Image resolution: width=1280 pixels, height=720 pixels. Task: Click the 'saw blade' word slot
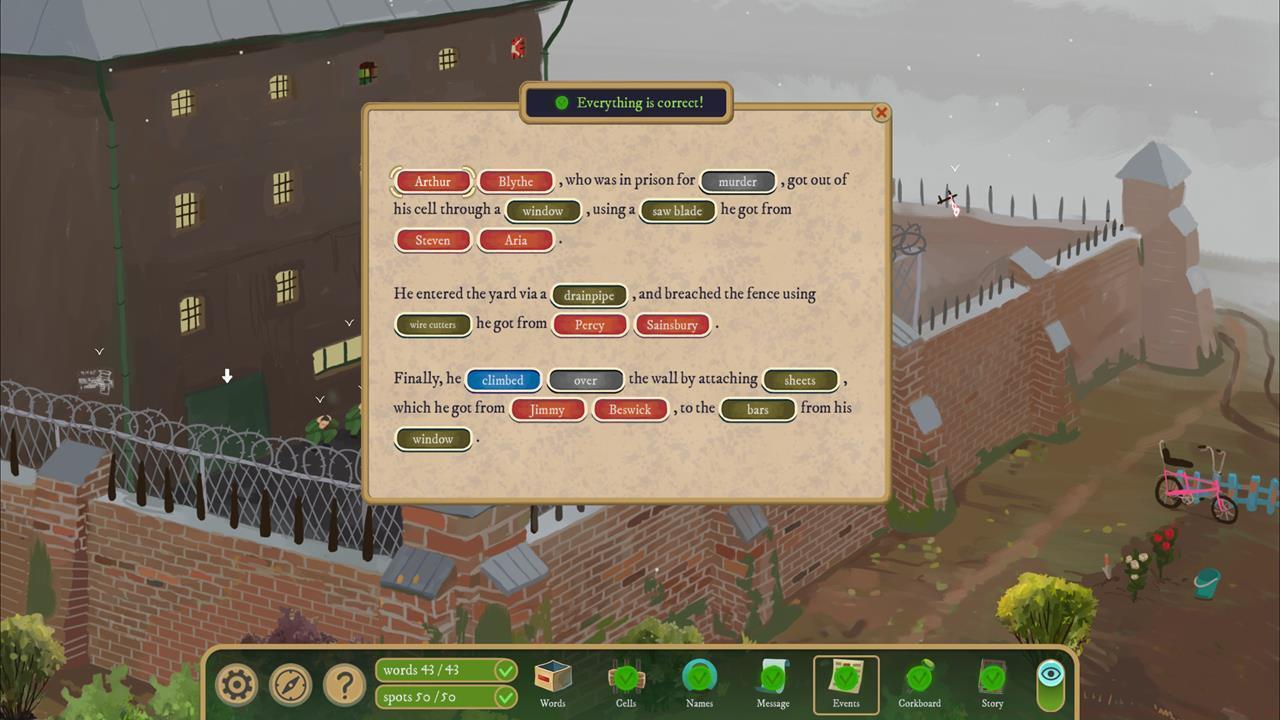pos(677,211)
